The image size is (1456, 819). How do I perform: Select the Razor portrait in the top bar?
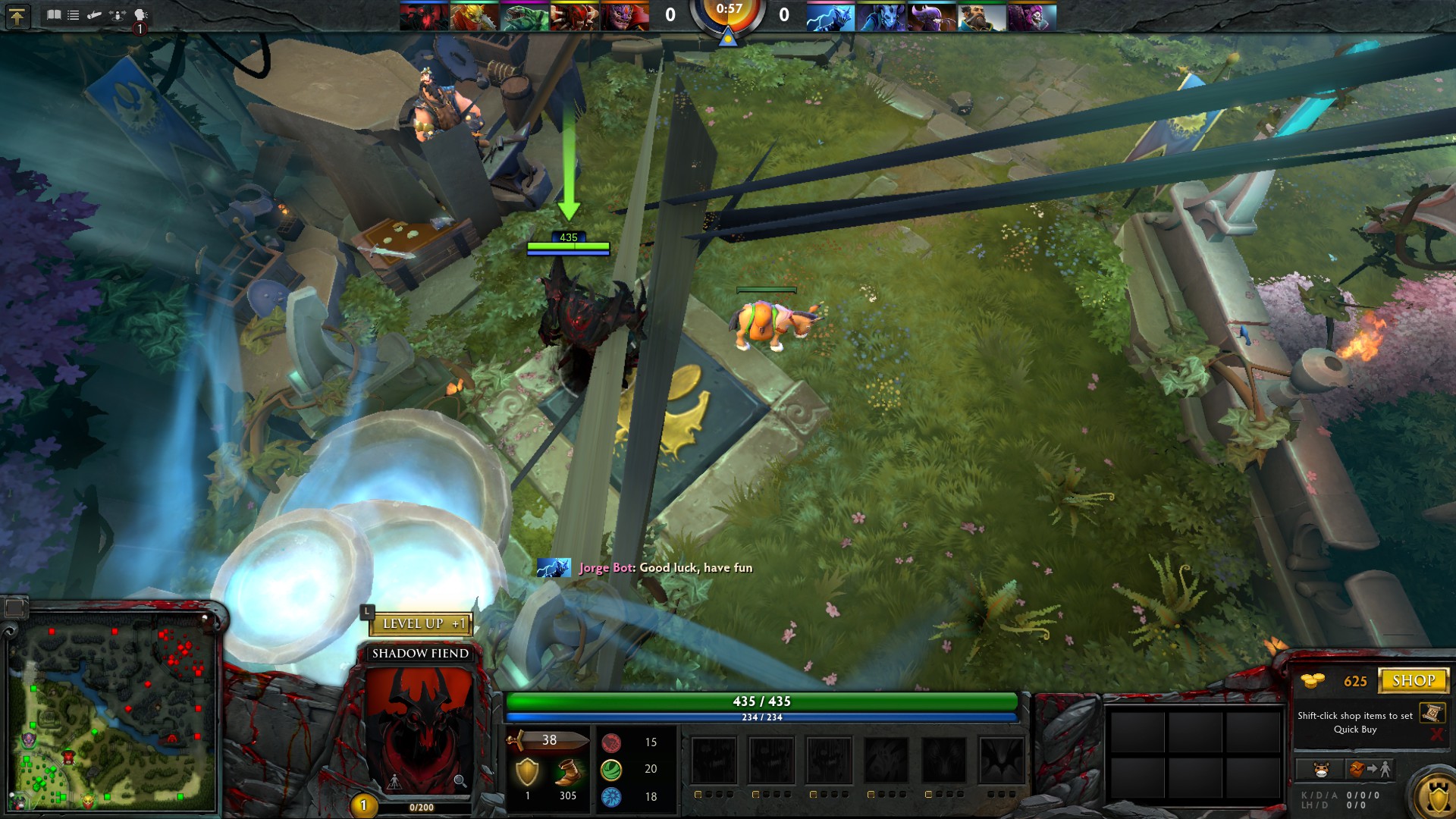tap(830, 17)
